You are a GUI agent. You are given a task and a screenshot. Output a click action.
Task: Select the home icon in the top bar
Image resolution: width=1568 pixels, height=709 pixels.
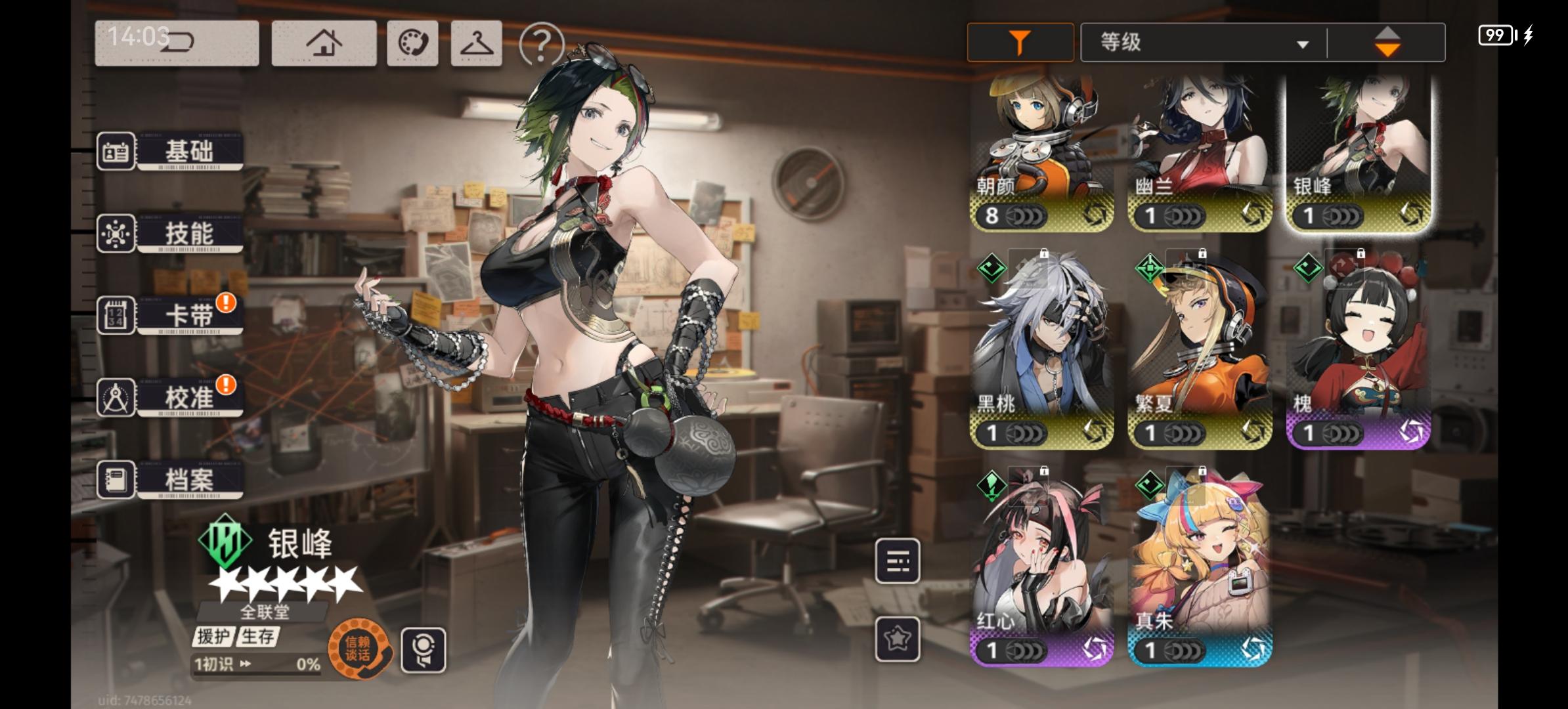pos(323,43)
